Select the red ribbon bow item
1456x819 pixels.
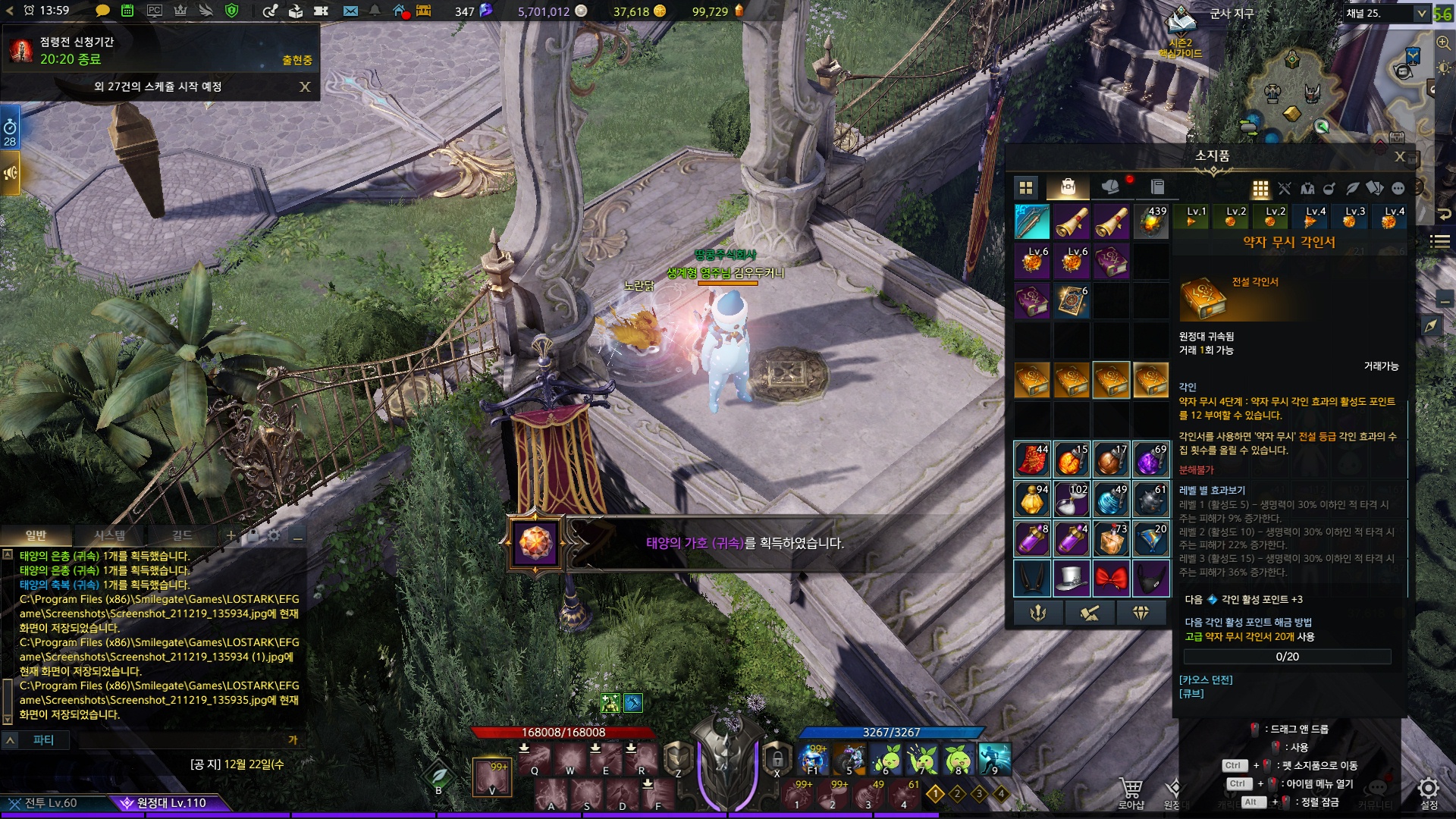[x=1111, y=579]
